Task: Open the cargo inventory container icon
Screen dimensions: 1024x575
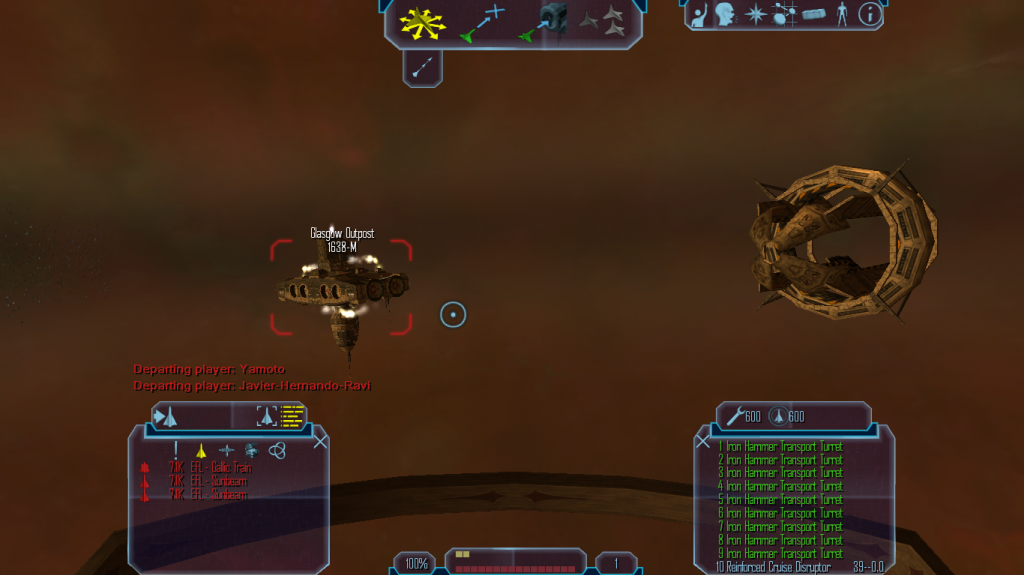Action: pos(813,14)
